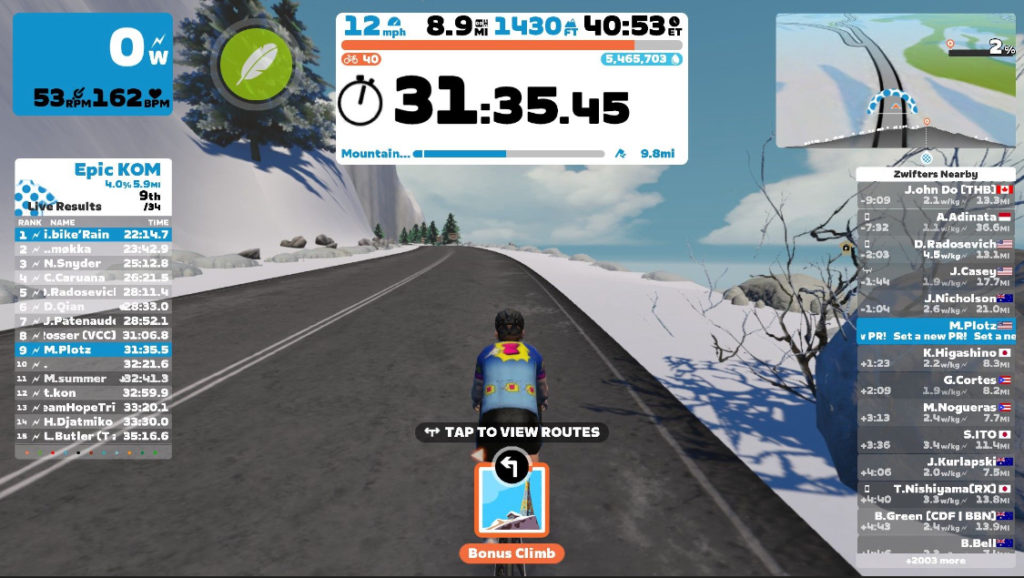The width and height of the screenshot is (1024, 578).
Task: Pick K.Higashino in the riders list
Action: (x=935, y=358)
